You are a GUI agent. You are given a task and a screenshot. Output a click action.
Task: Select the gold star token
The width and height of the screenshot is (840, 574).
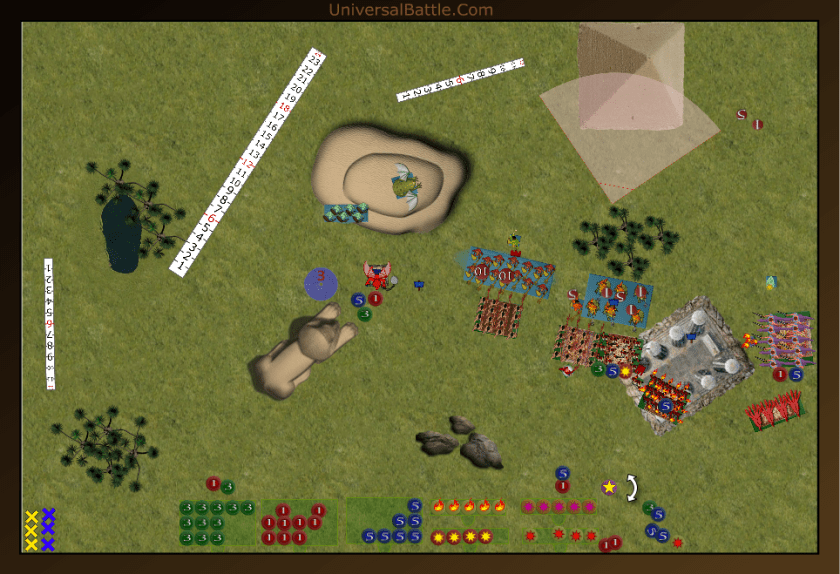coord(609,486)
